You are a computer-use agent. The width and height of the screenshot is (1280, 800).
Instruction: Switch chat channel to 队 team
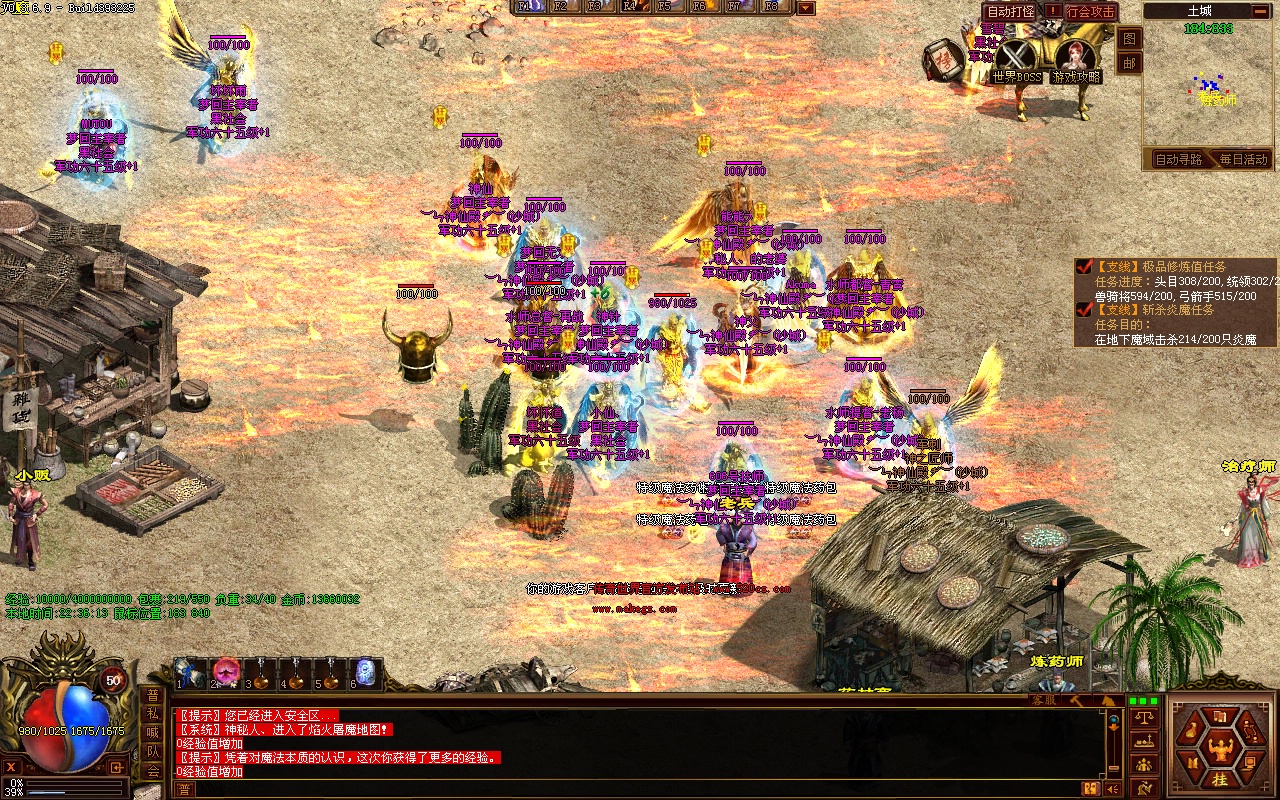tap(152, 752)
